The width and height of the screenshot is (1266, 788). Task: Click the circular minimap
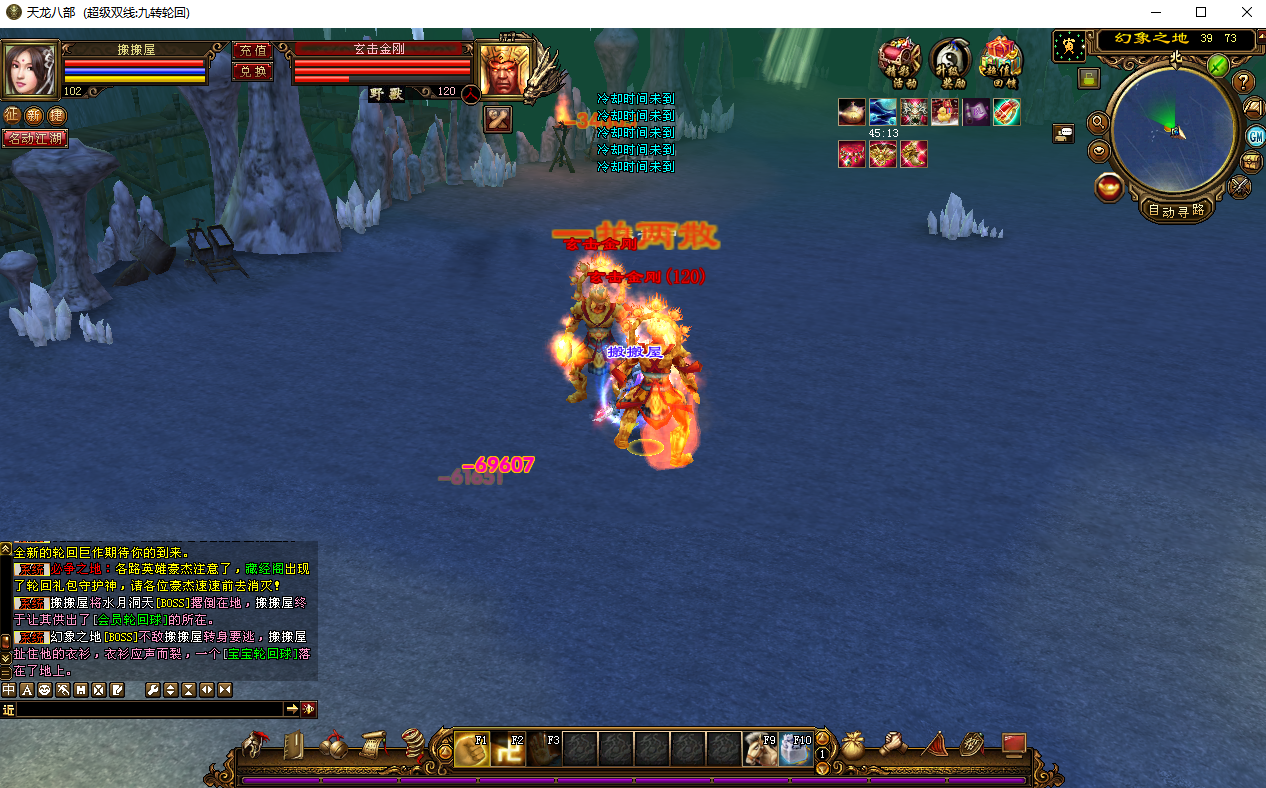click(x=1174, y=131)
